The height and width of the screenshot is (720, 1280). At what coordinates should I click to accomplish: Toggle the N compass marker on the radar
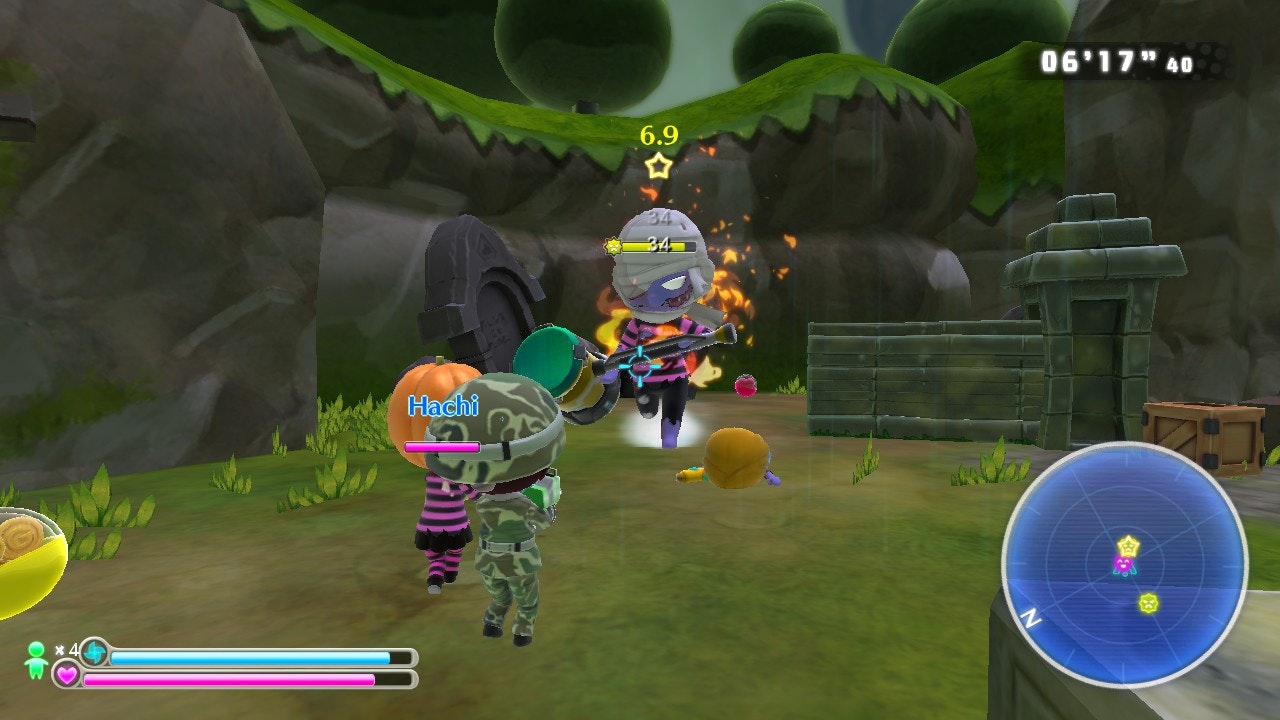coord(1034,619)
